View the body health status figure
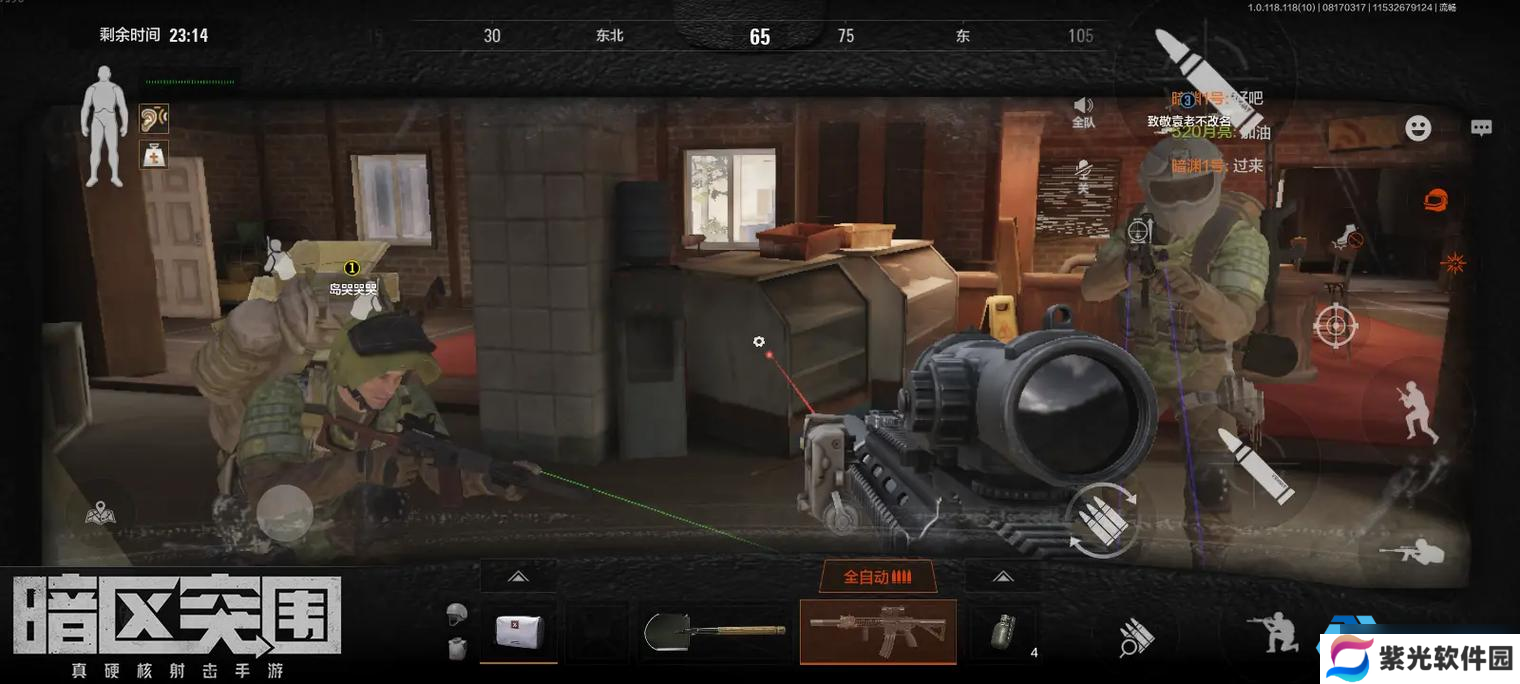1520x684 pixels. [x=104, y=126]
